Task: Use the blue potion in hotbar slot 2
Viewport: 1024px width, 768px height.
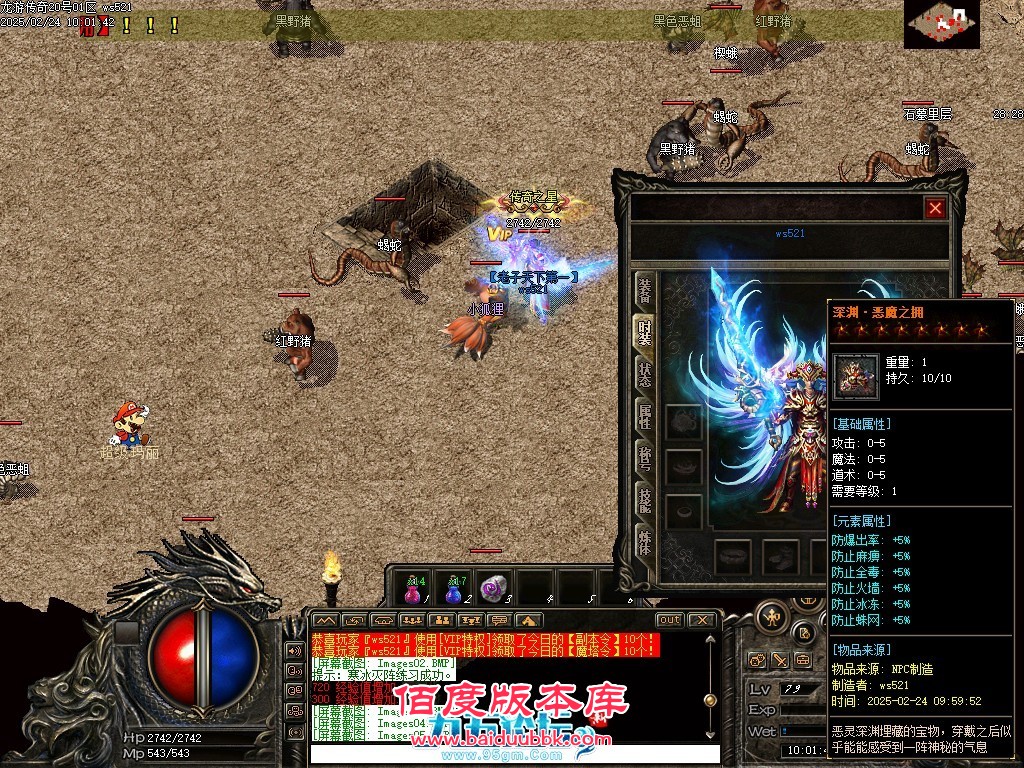Action: pos(455,589)
